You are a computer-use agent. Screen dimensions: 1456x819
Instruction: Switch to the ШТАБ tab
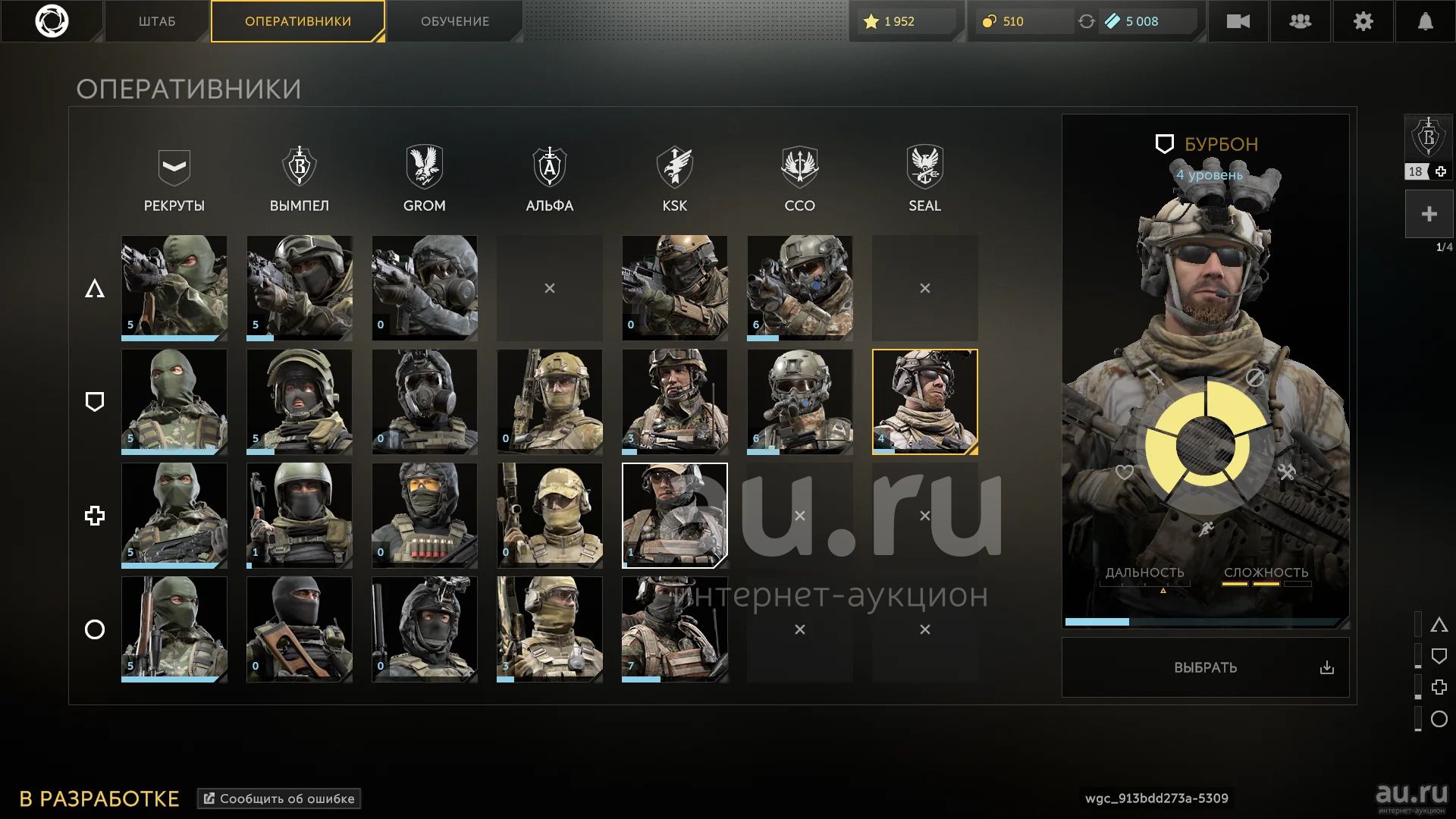click(157, 21)
